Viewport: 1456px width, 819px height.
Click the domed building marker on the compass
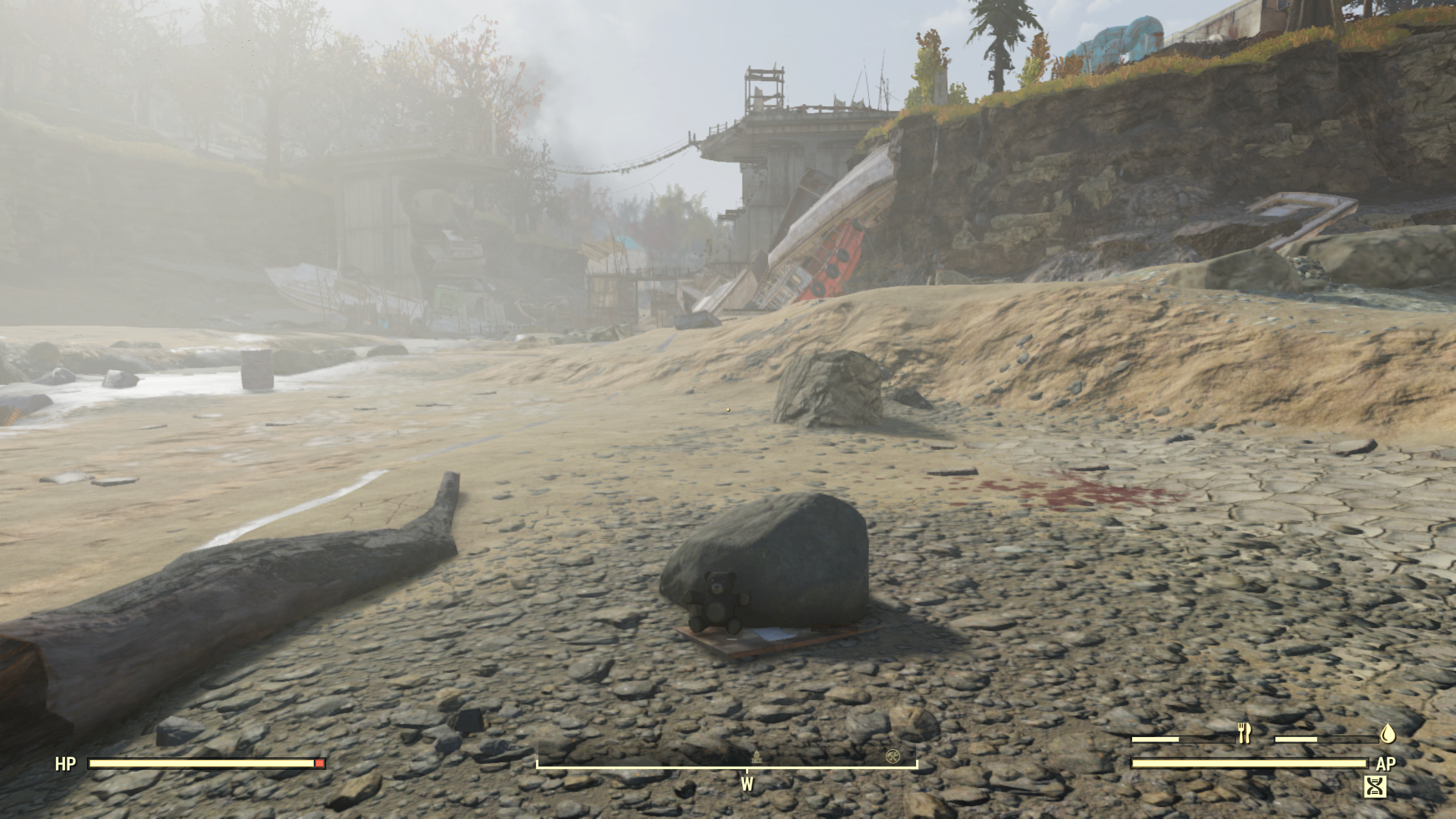(756, 757)
